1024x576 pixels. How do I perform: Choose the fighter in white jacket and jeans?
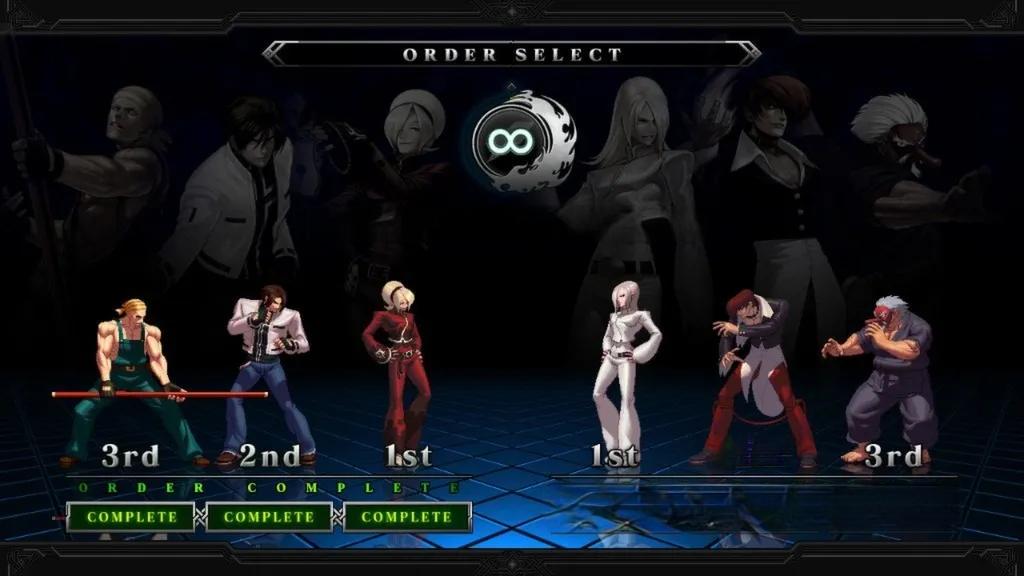pyautogui.click(x=265, y=375)
